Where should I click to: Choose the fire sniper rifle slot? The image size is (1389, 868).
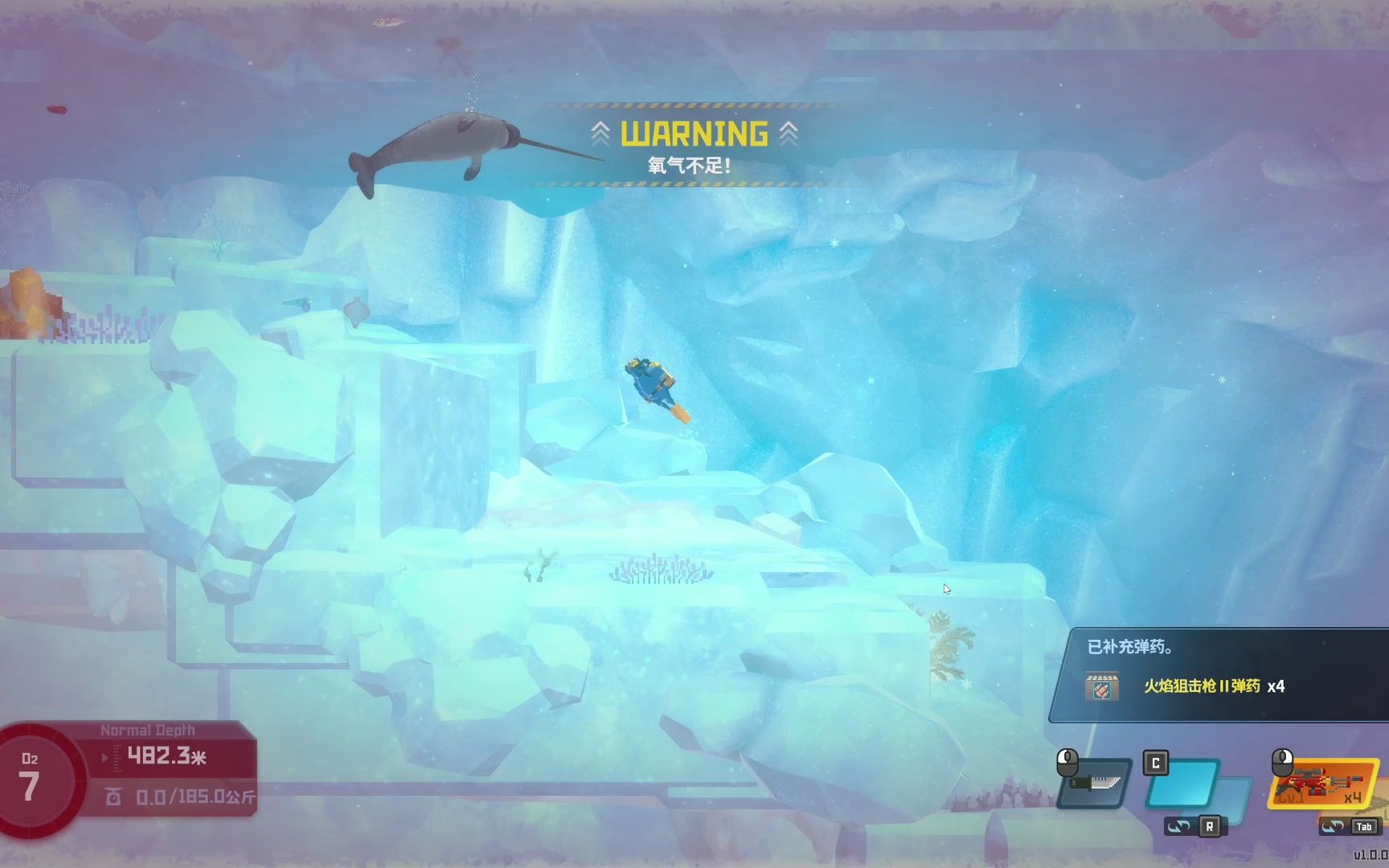pos(1322,783)
